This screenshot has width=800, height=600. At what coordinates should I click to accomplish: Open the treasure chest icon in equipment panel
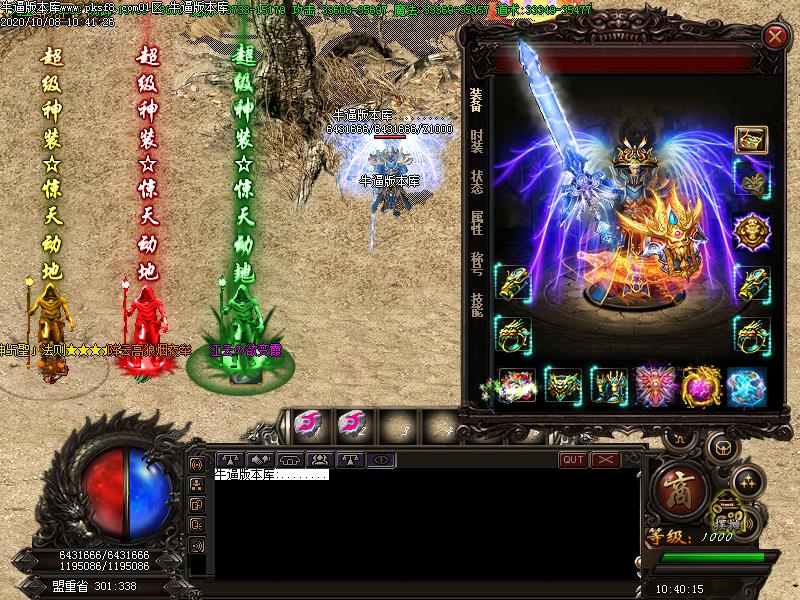tap(751, 139)
